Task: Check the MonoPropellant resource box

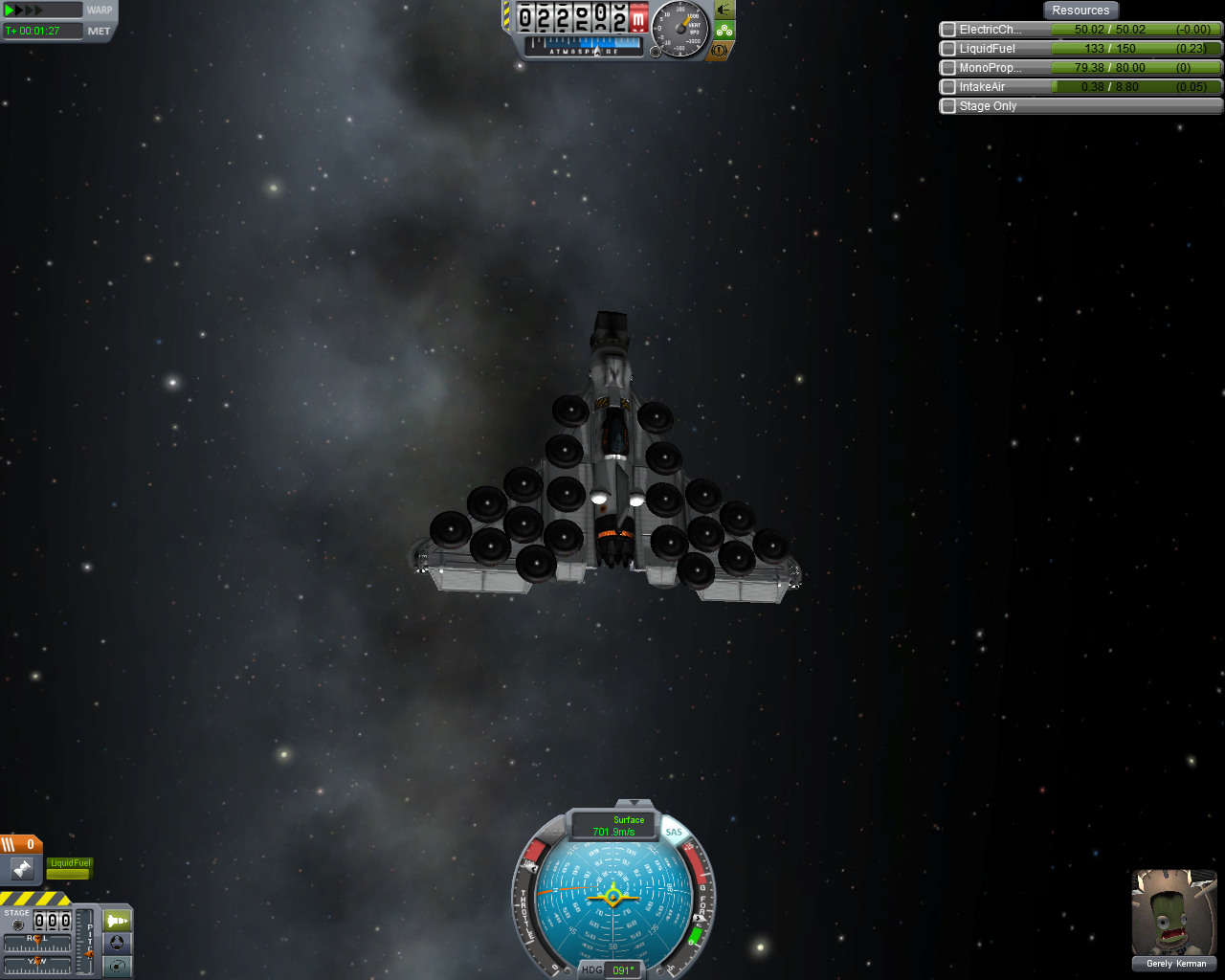Action: pyautogui.click(x=948, y=68)
